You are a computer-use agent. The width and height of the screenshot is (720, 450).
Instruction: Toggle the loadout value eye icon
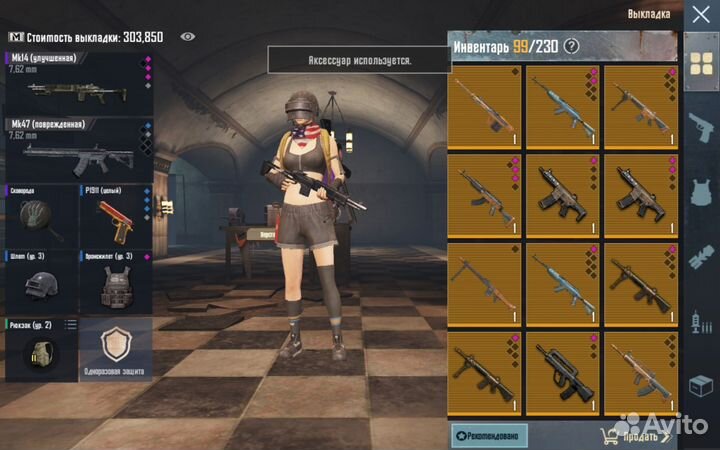pos(187,36)
